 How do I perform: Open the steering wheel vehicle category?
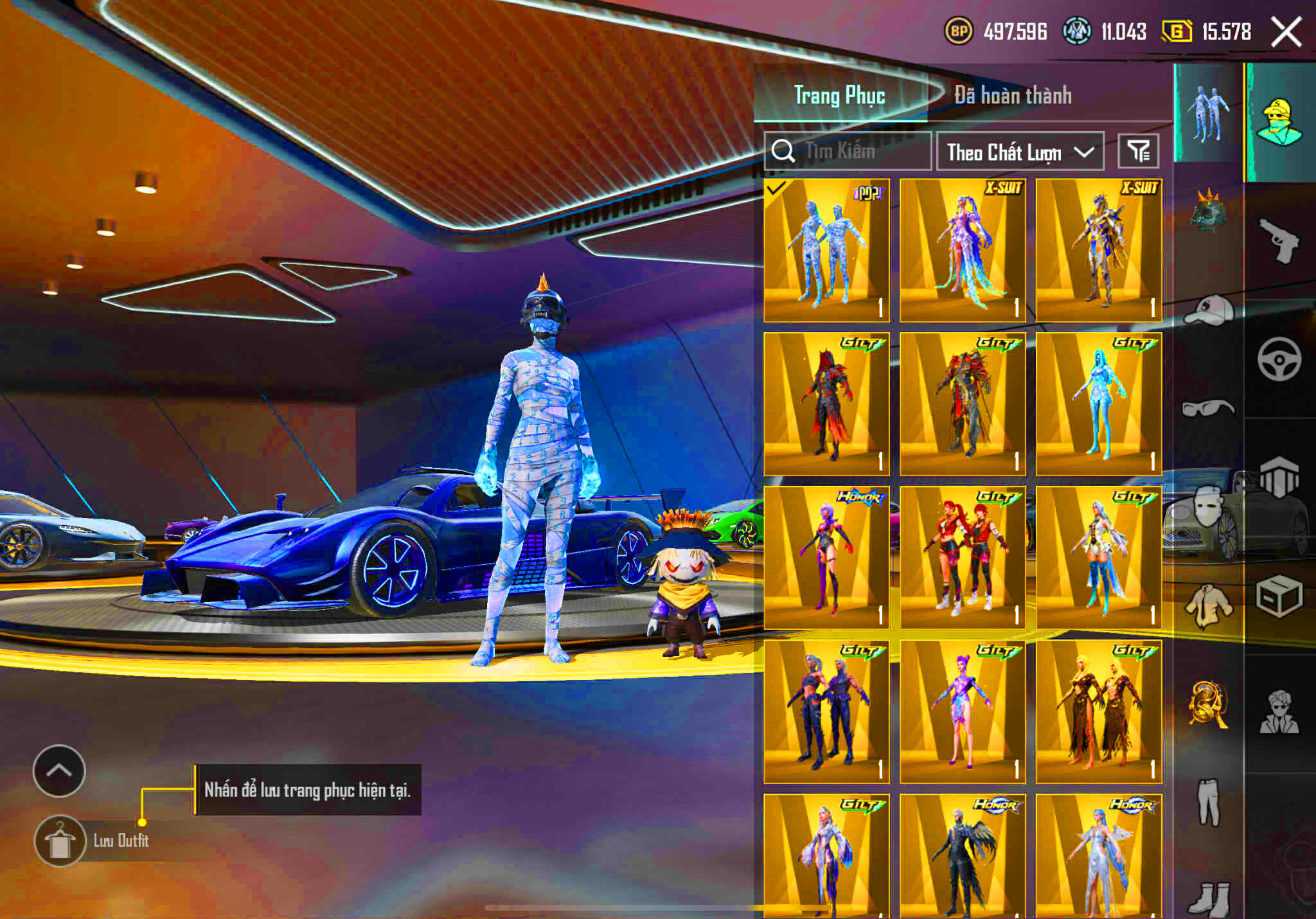click(x=1279, y=358)
